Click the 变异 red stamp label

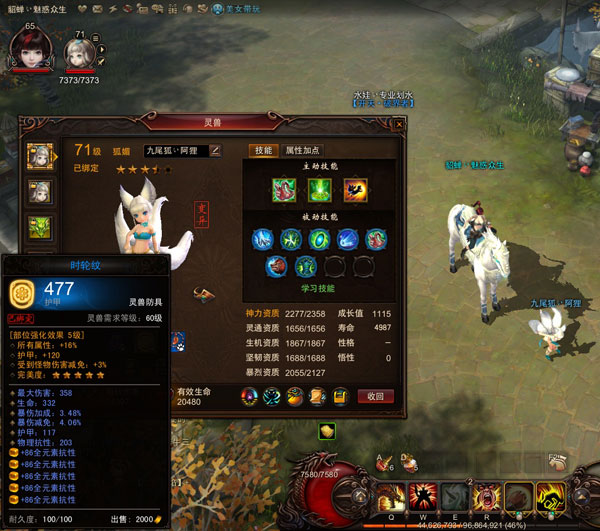pyautogui.click(x=200, y=213)
